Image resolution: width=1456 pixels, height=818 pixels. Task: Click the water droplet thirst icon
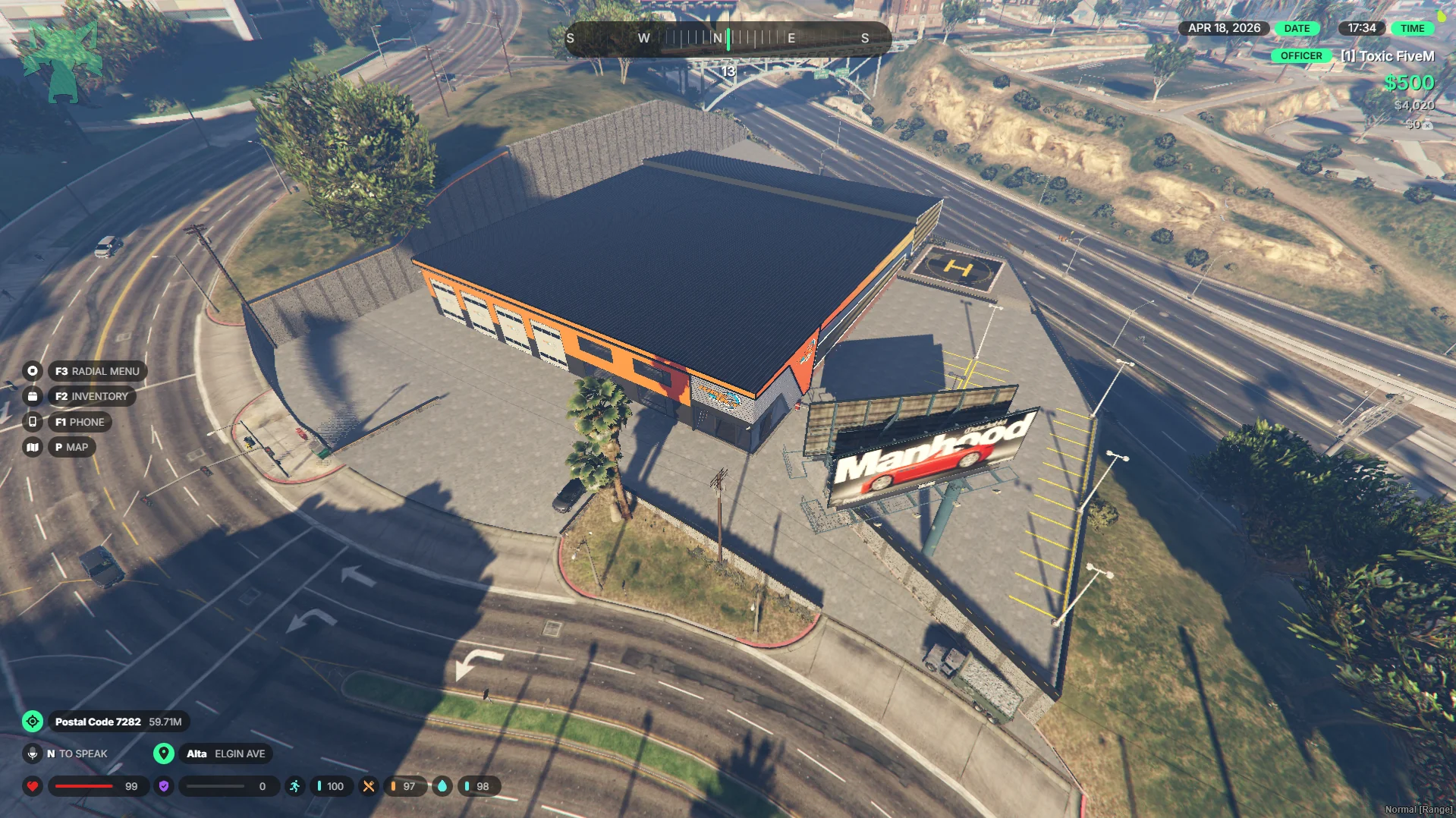click(x=442, y=786)
